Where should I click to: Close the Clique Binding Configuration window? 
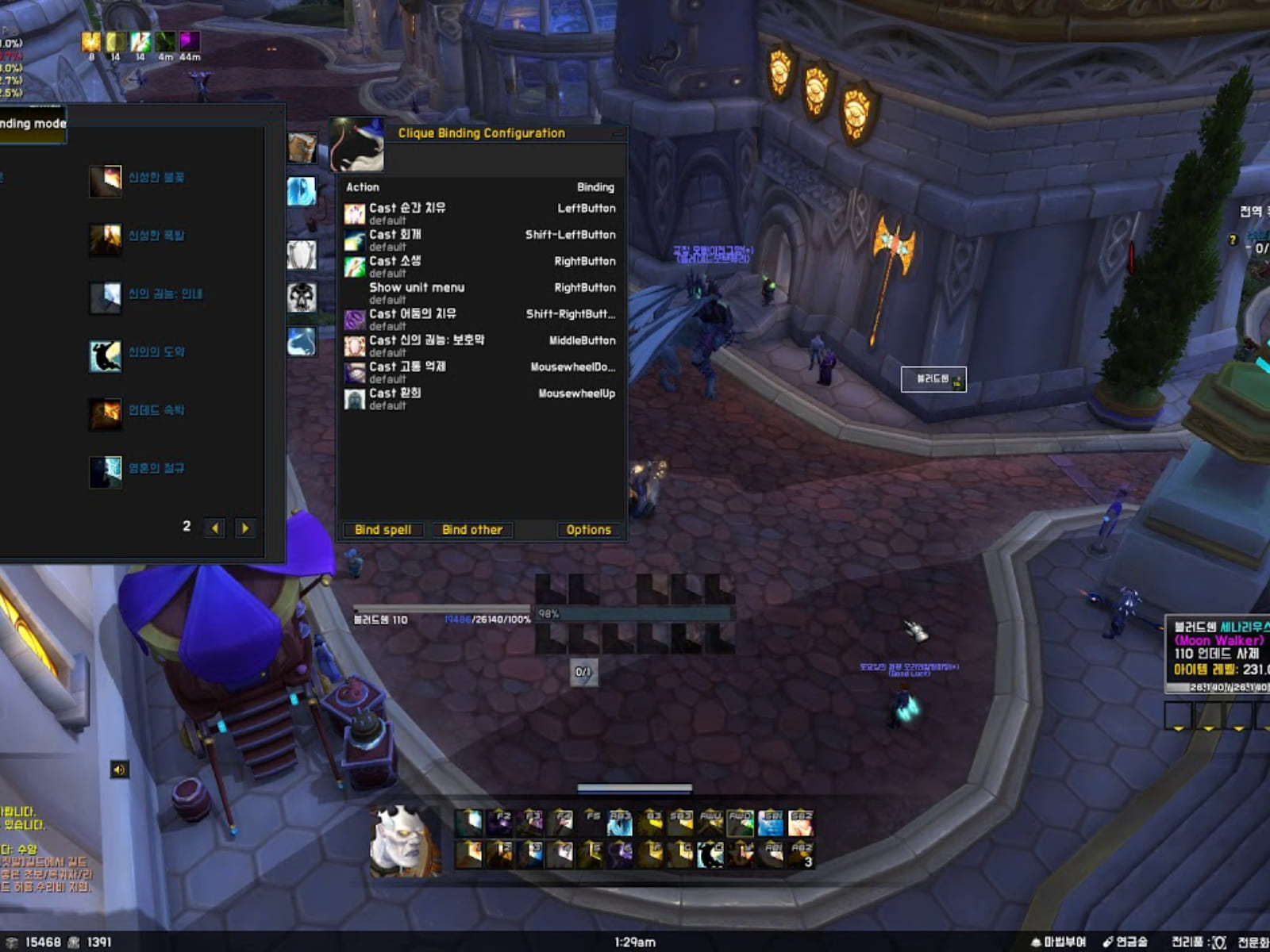coord(618,134)
